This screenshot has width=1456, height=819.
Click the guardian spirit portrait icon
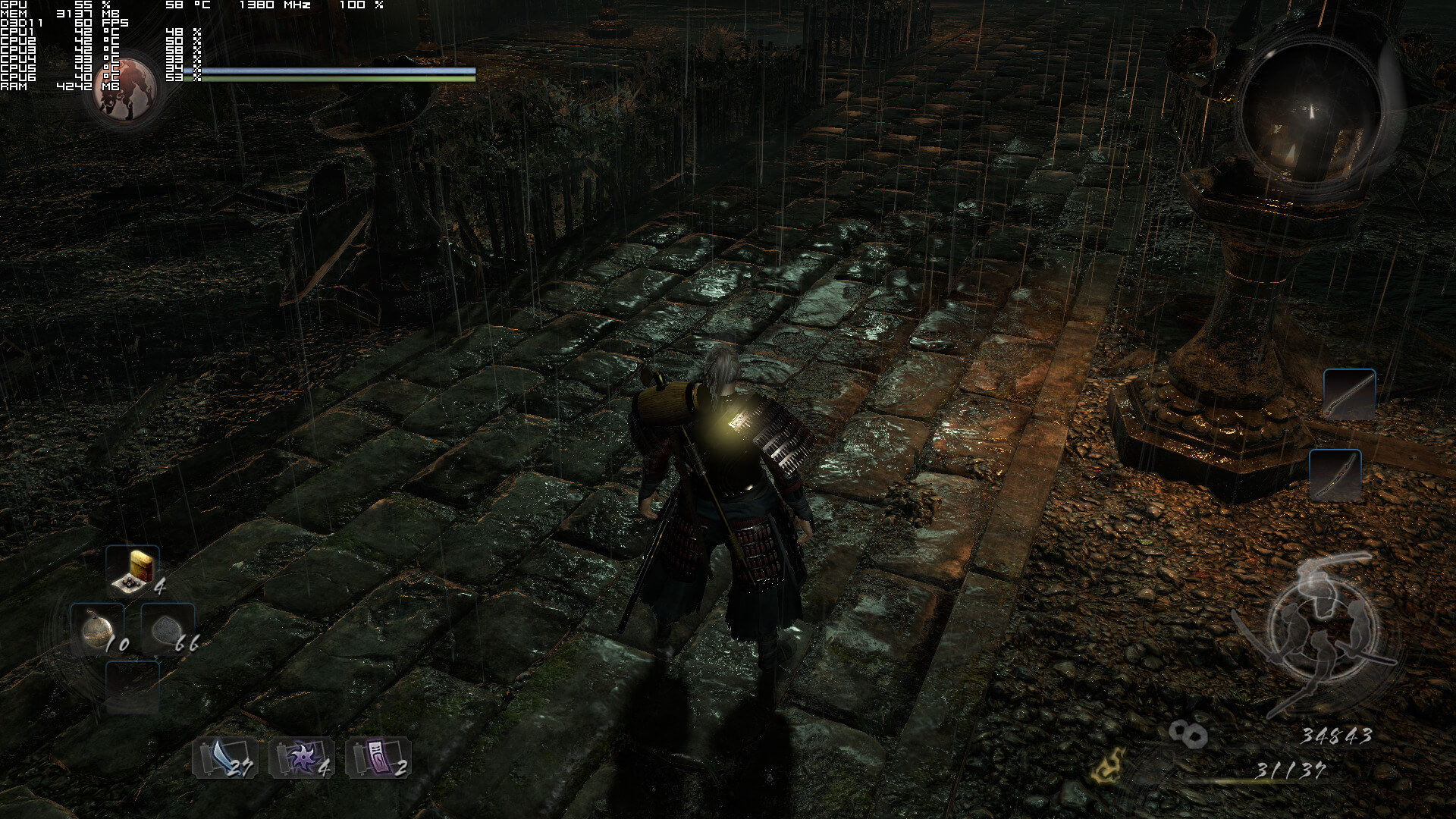tap(127, 89)
